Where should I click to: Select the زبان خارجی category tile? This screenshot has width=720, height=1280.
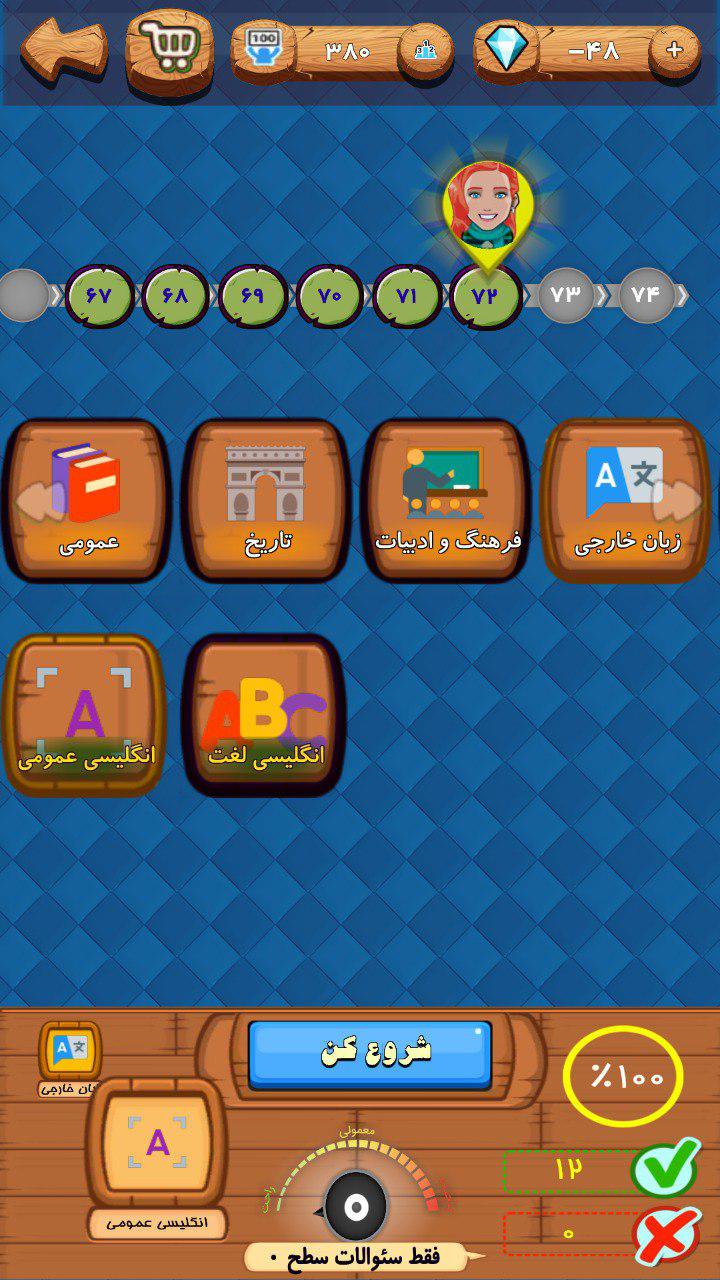626,500
